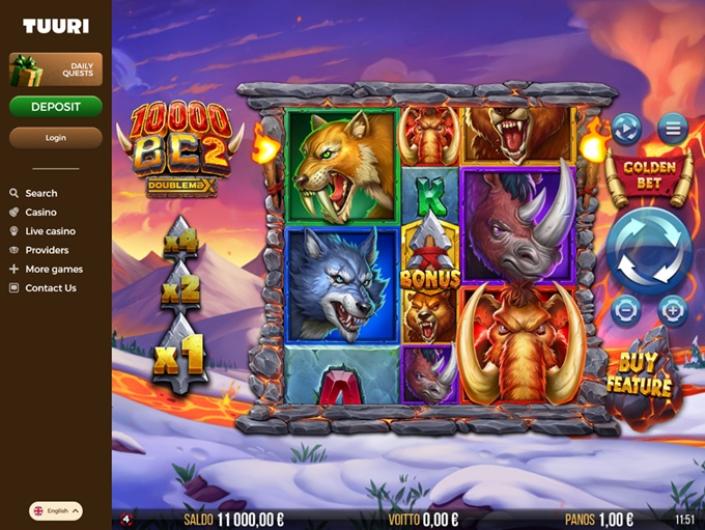Viewport: 705px width, 530px height.
Task: Open the autoplay options
Action: [x=626, y=128]
